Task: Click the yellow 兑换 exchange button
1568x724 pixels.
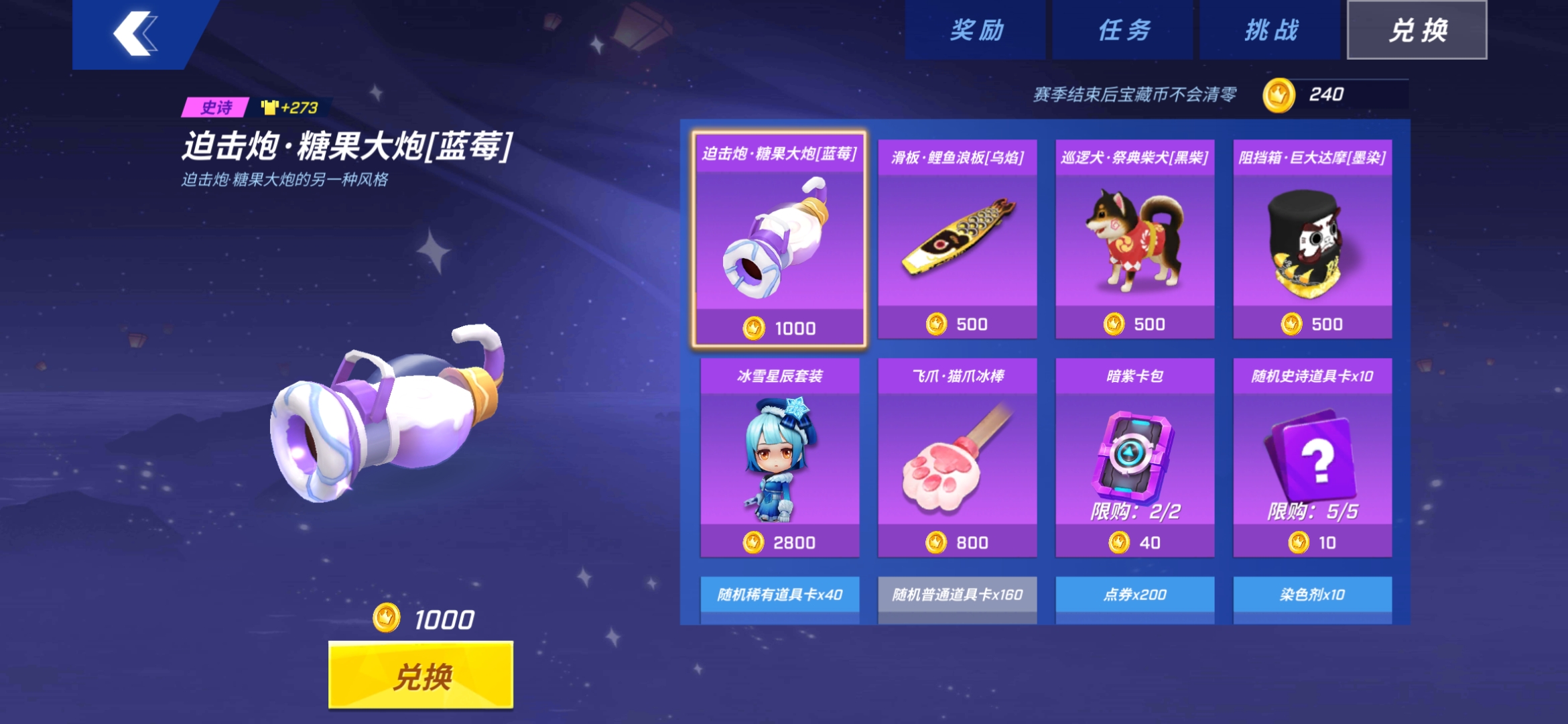Action: [x=421, y=675]
